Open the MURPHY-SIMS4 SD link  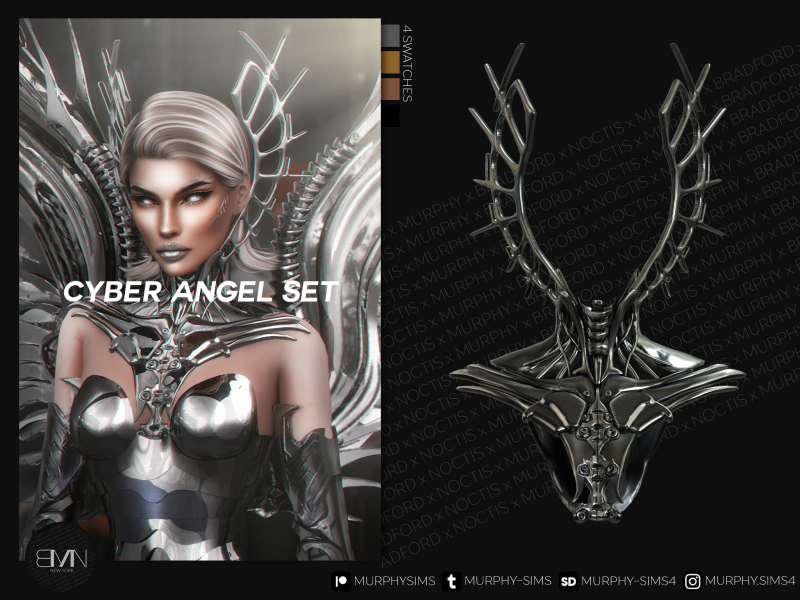611,581
